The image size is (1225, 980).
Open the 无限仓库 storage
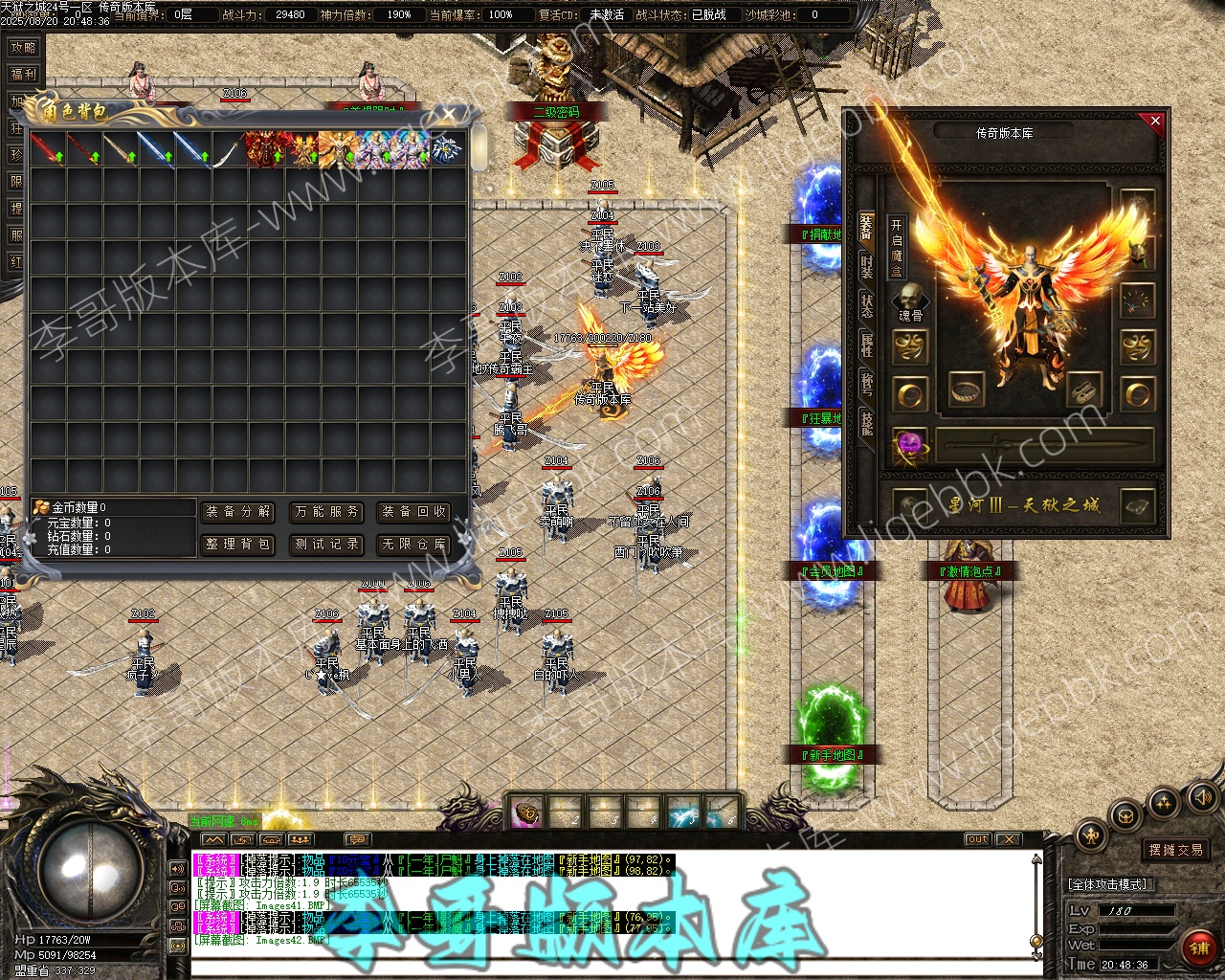click(x=414, y=545)
